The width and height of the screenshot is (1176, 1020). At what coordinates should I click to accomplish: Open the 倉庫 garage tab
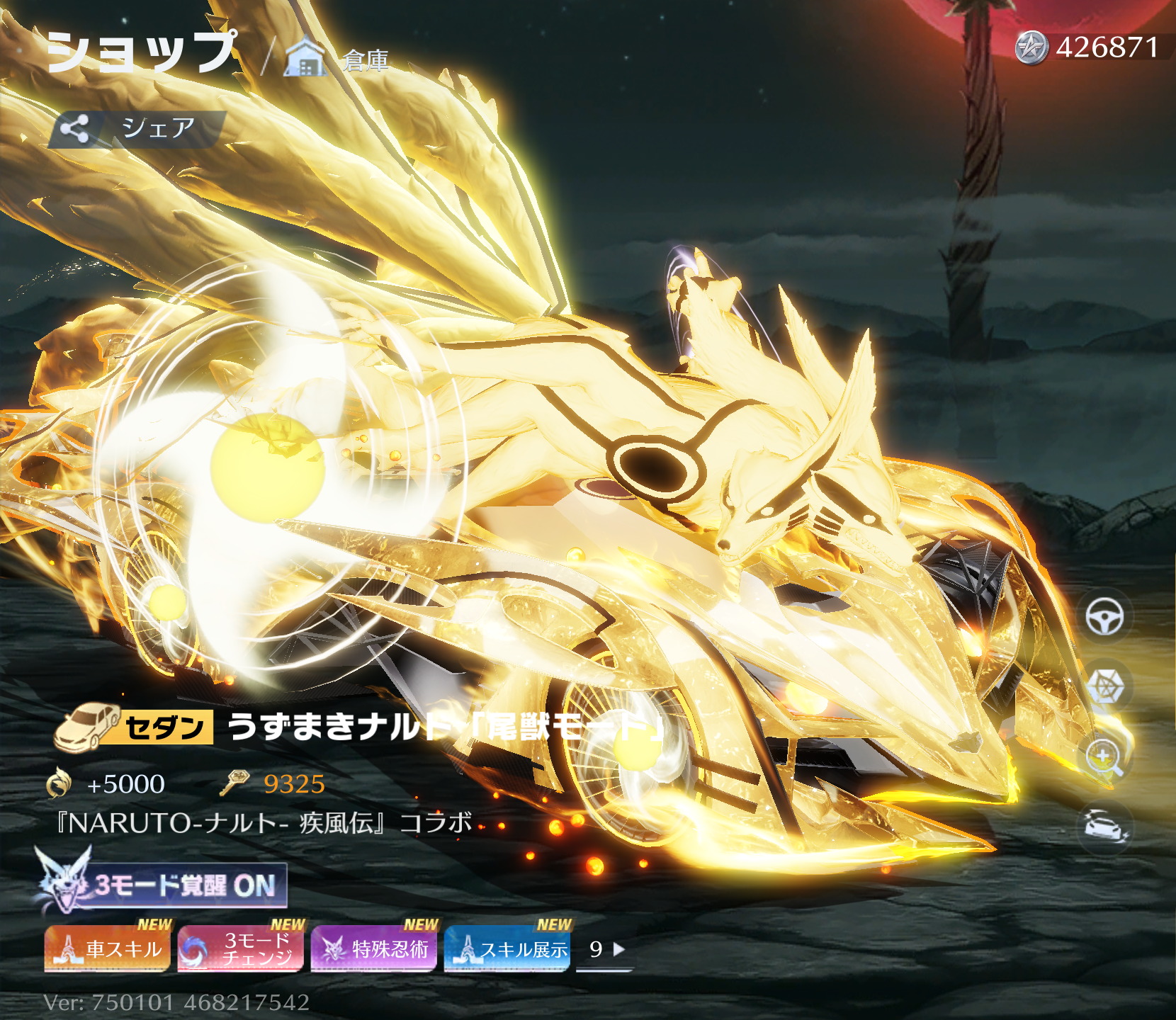tap(338, 59)
